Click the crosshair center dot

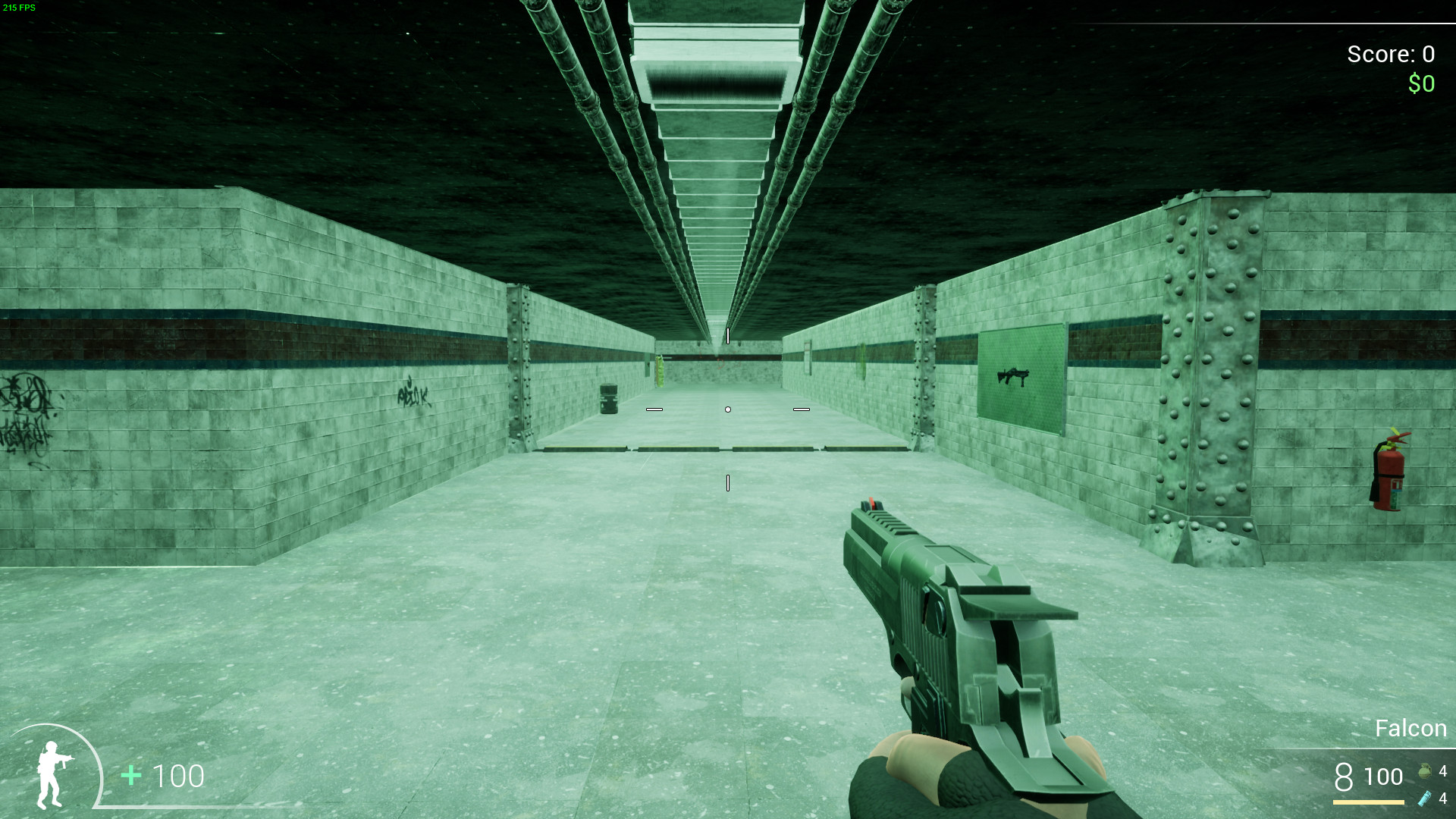coord(728,409)
